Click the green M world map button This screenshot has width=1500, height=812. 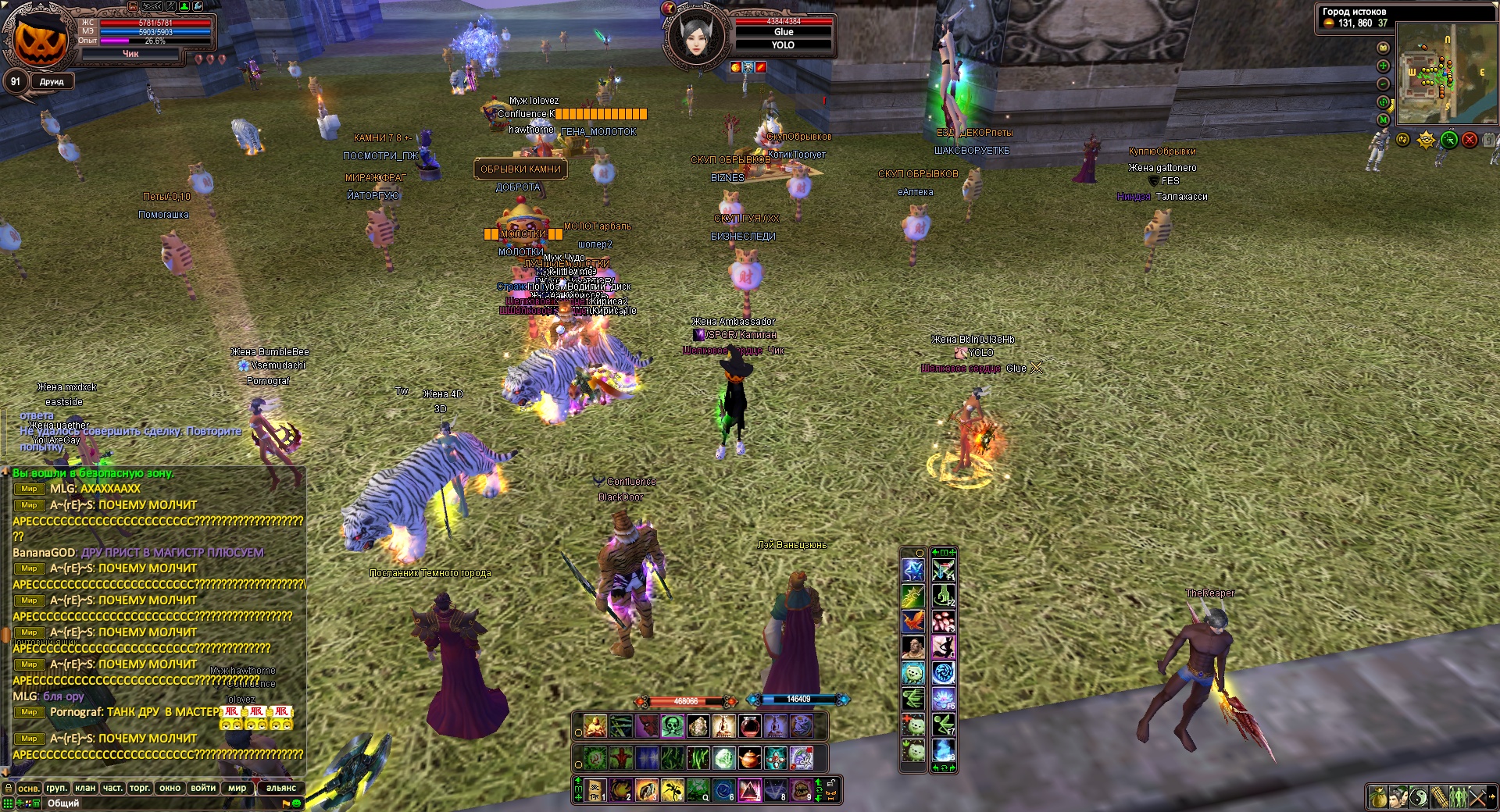coord(1383,120)
